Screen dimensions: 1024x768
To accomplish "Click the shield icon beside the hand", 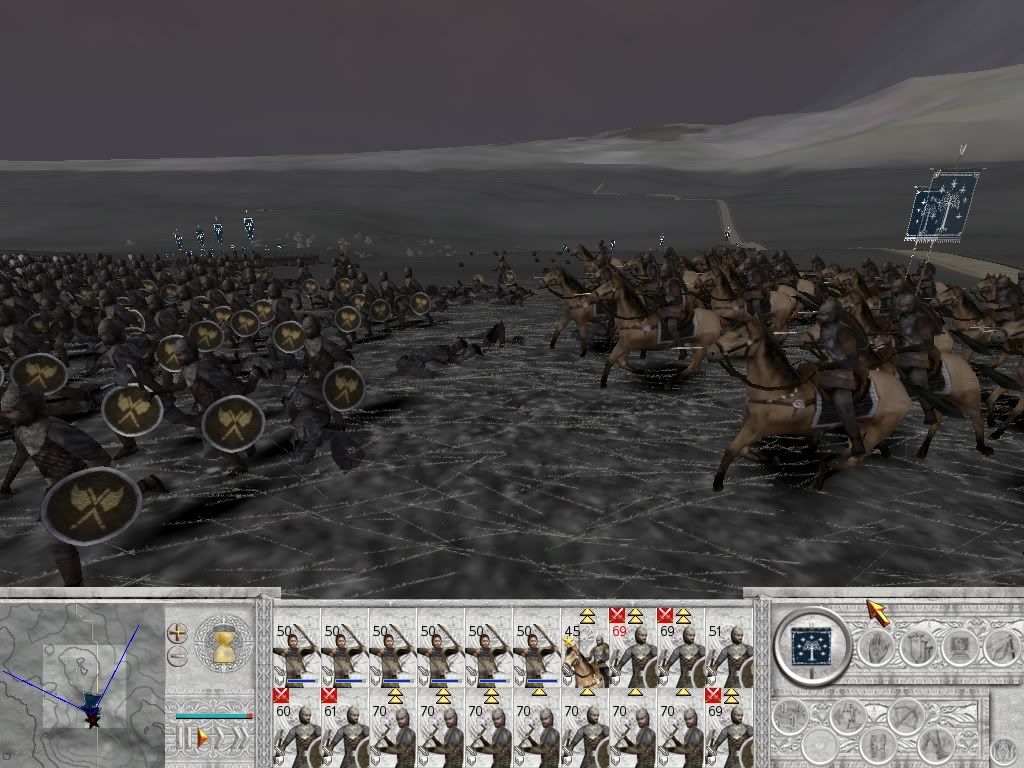I will click(x=916, y=649).
